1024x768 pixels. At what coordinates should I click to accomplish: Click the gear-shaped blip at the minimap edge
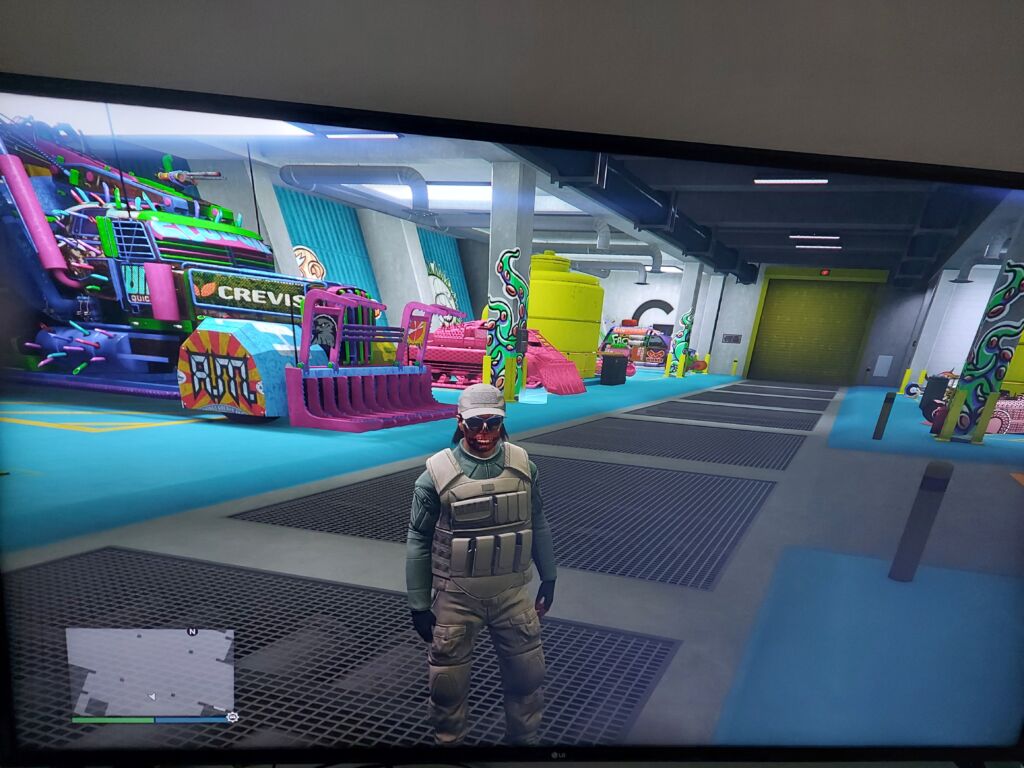233,717
